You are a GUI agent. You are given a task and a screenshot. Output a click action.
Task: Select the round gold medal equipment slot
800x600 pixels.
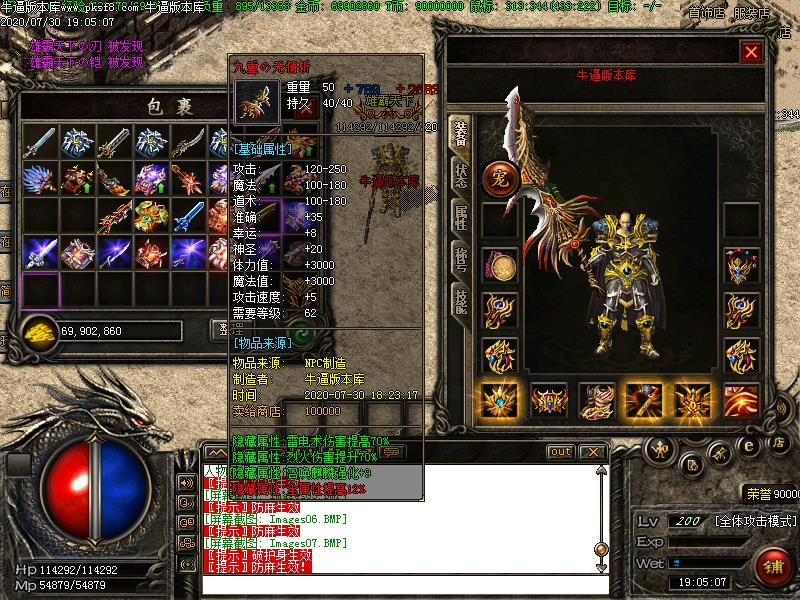point(499,266)
